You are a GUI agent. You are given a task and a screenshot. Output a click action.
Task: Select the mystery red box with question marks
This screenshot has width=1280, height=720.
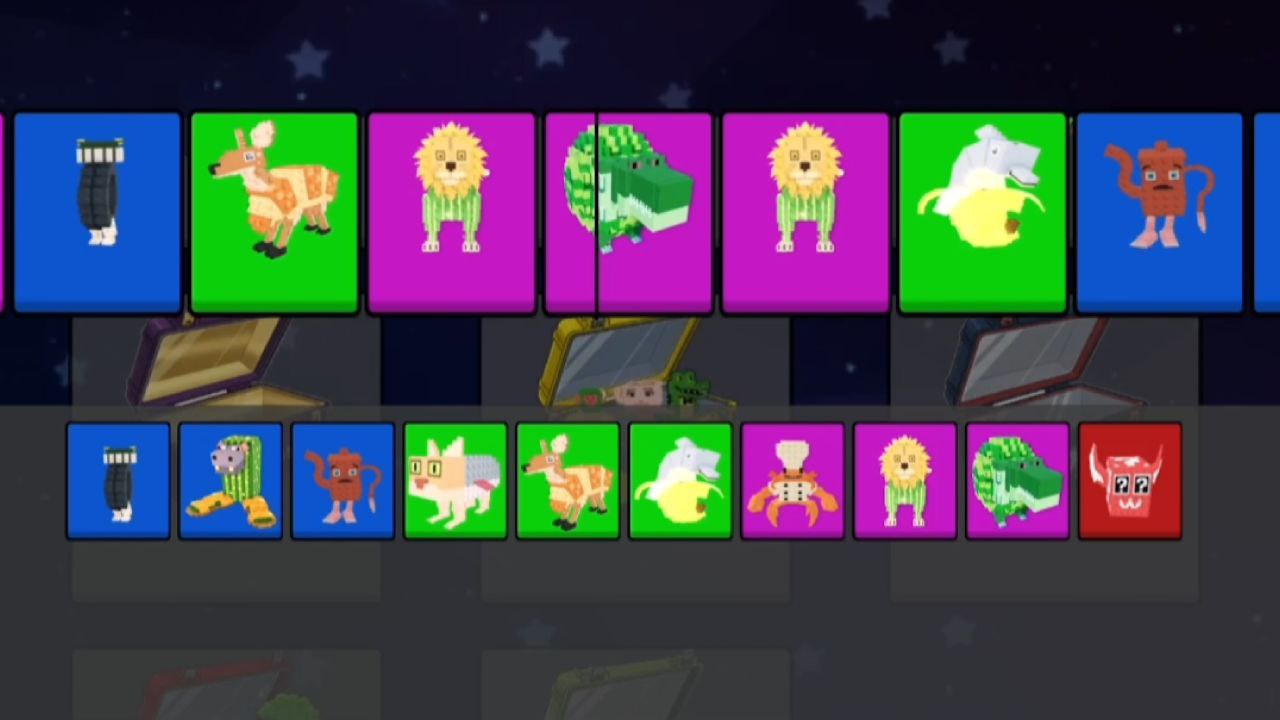coord(1130,481)
